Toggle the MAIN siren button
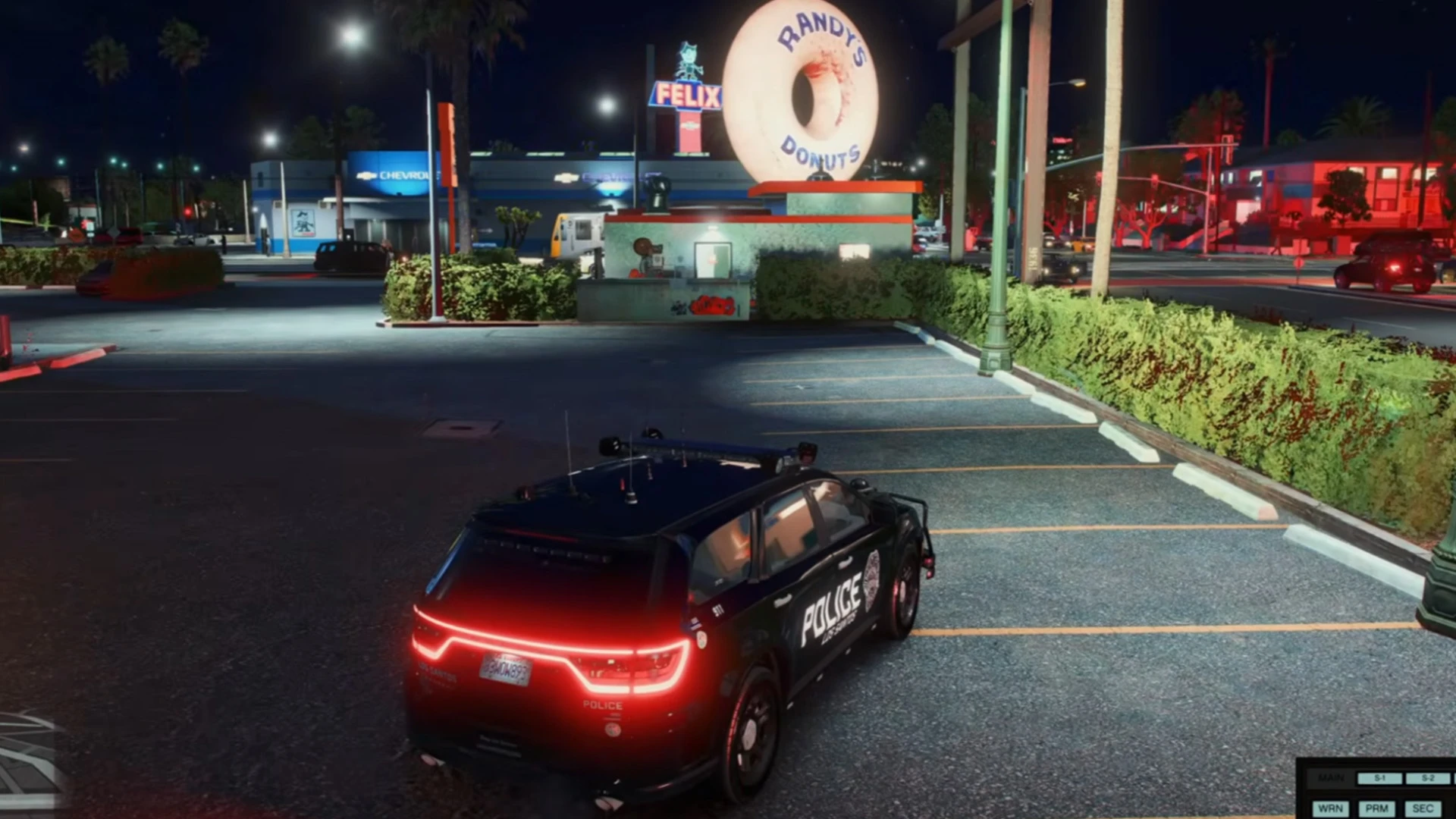 click(1331, 778)
